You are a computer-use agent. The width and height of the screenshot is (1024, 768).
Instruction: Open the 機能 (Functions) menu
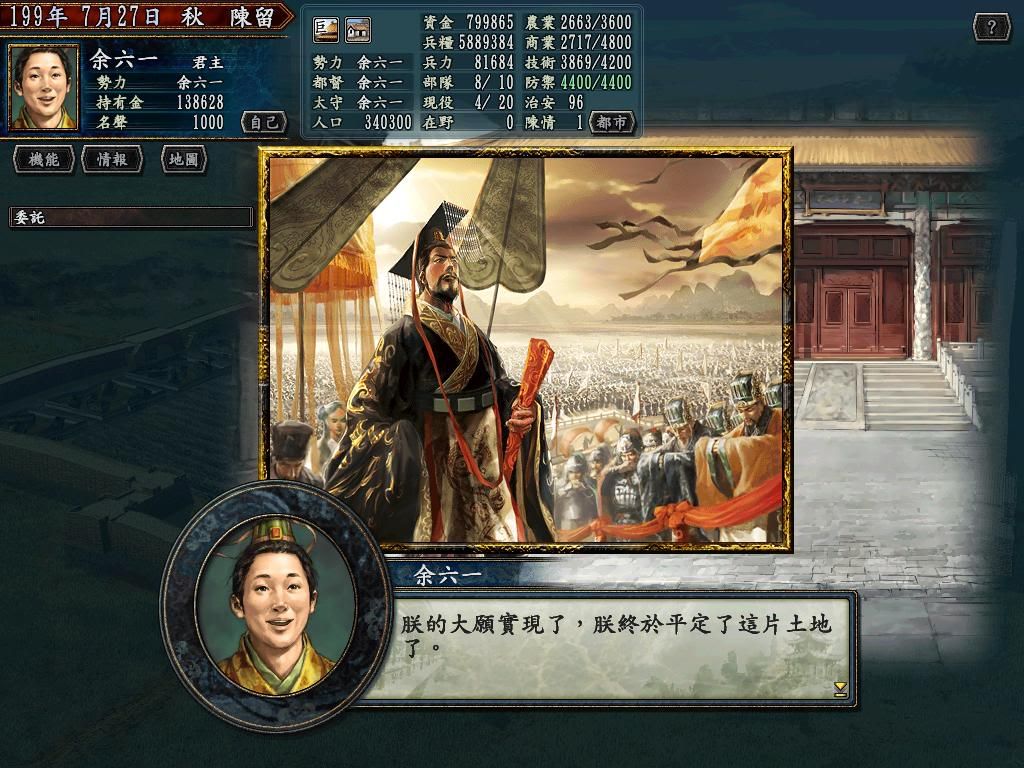(x=43, y=159)
